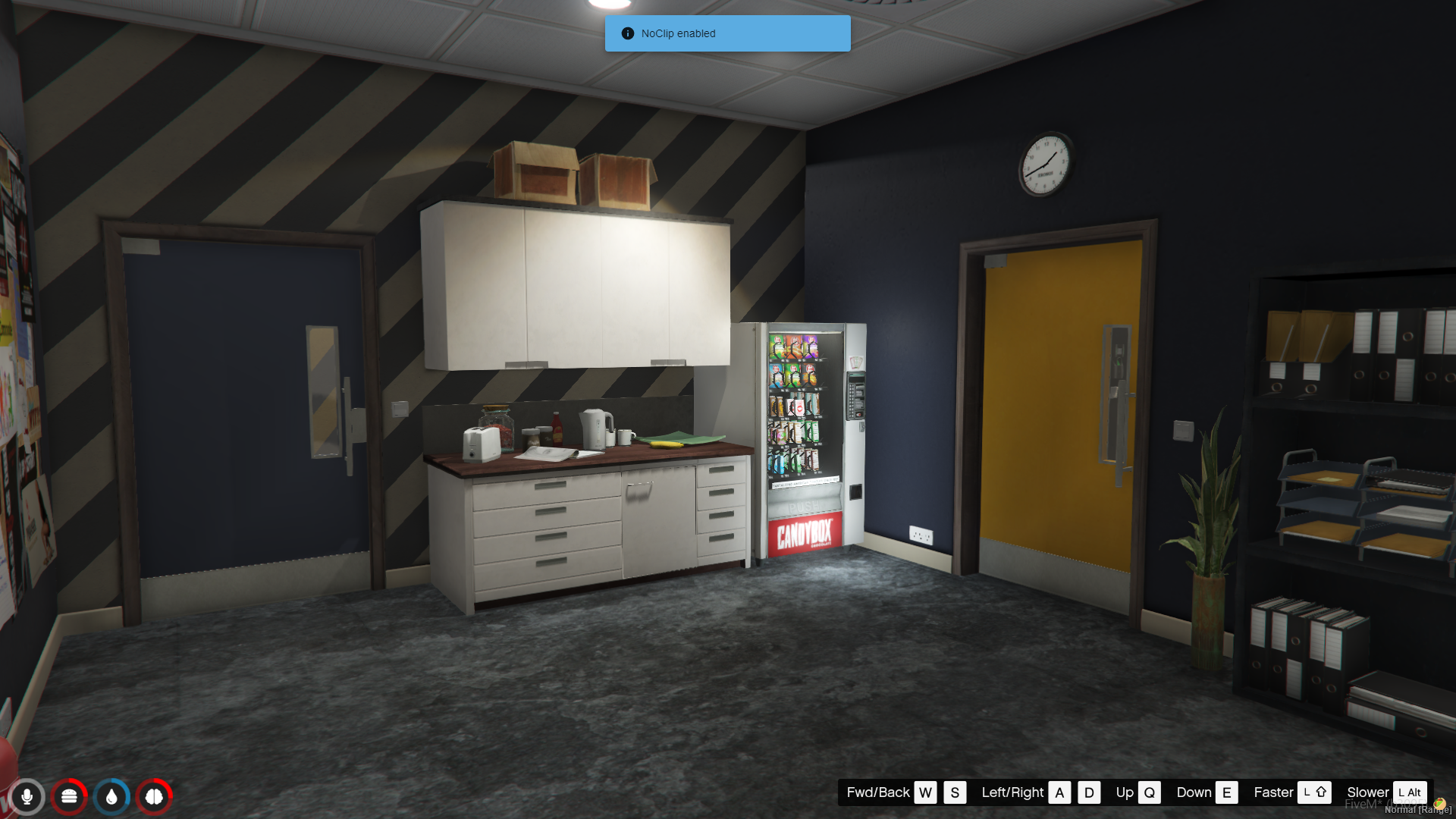Click the water drop thirst icon
Screen dimensions: 1456x819
point(111,796)
